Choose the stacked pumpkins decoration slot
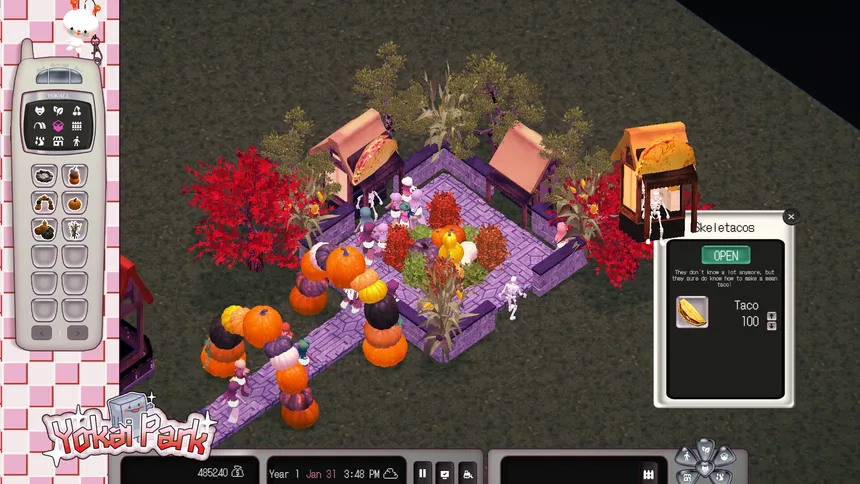The image size is (860, 484). [x=75, y=176]
